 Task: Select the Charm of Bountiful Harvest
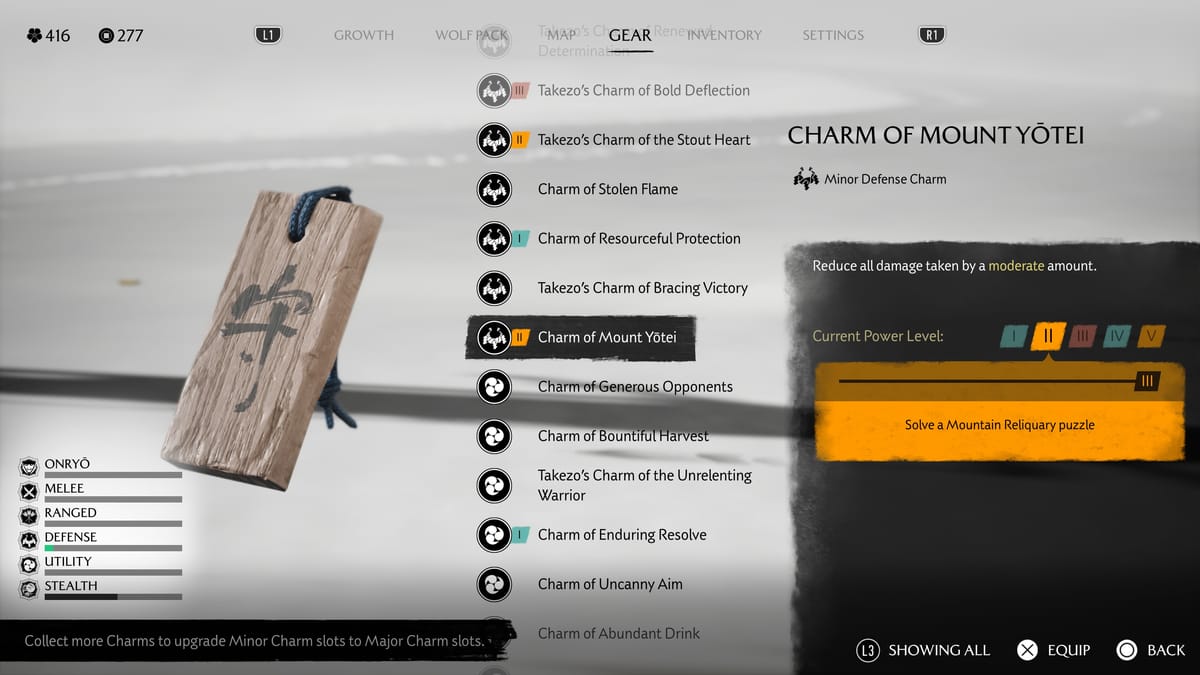(x=622, y=436)
